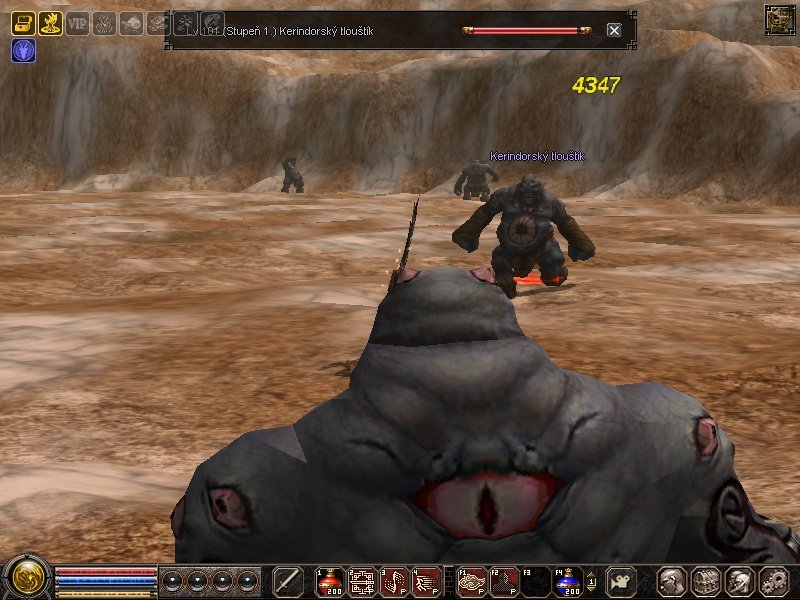Activate the cloud skill in slot F1

(473, 581)
